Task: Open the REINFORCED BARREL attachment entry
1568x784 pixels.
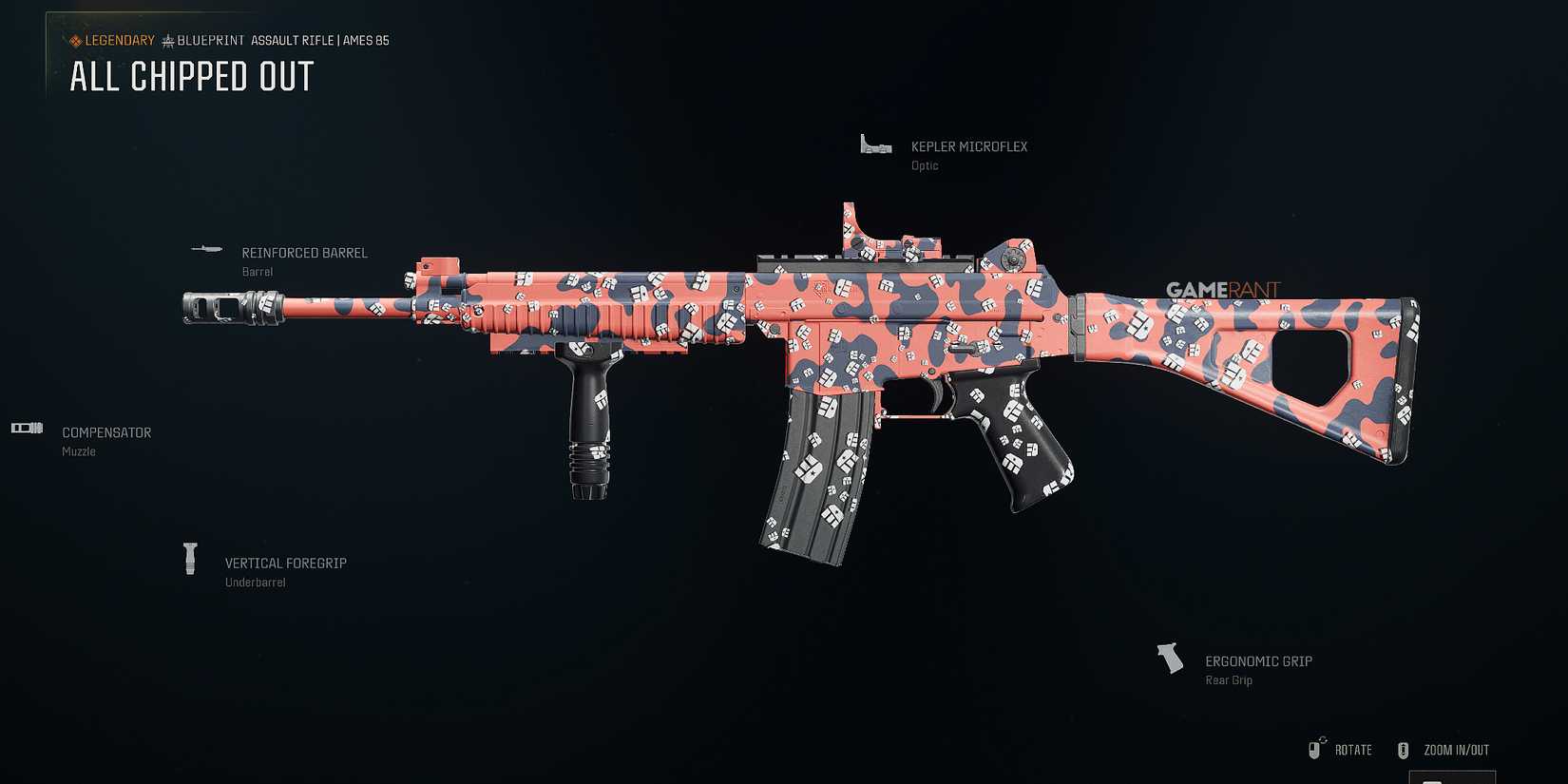Action: 304,253
